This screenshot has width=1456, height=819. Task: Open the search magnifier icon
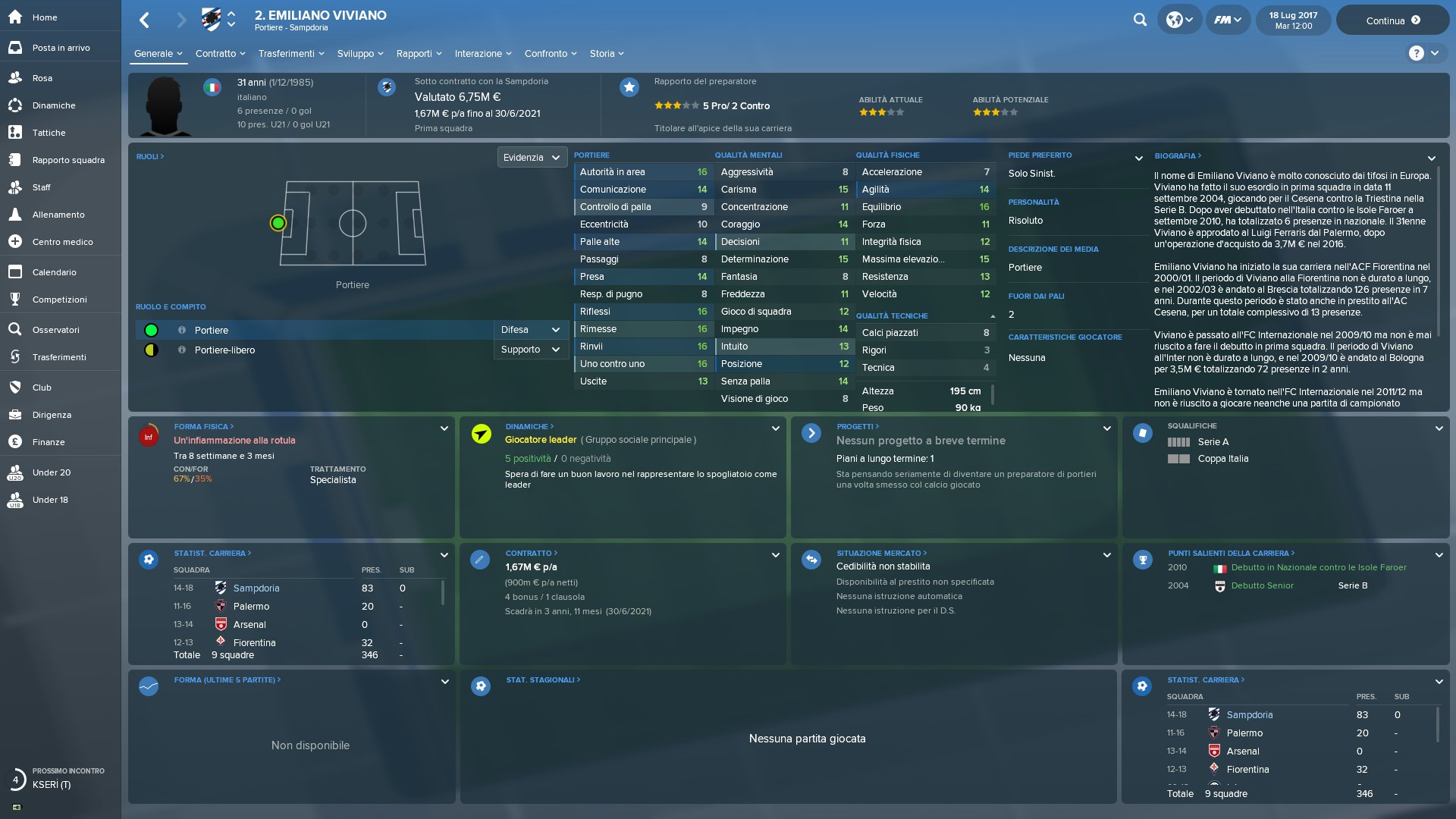coord(1140,20)
